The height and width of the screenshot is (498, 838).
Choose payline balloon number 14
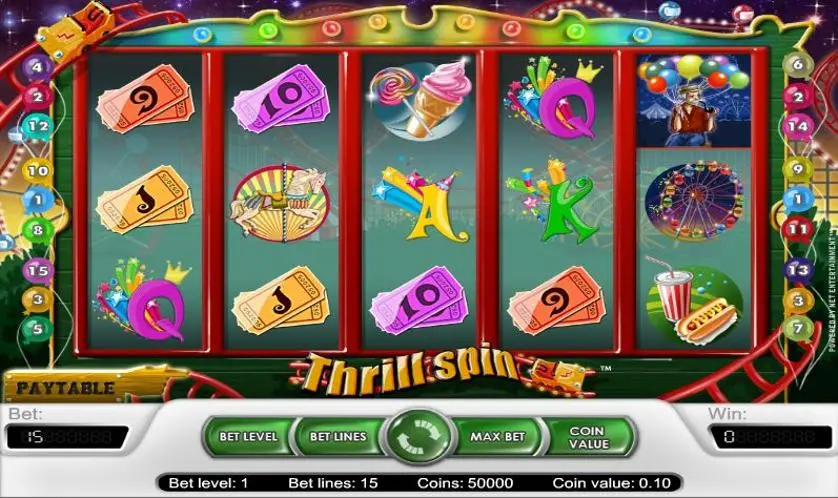[797, 127]
